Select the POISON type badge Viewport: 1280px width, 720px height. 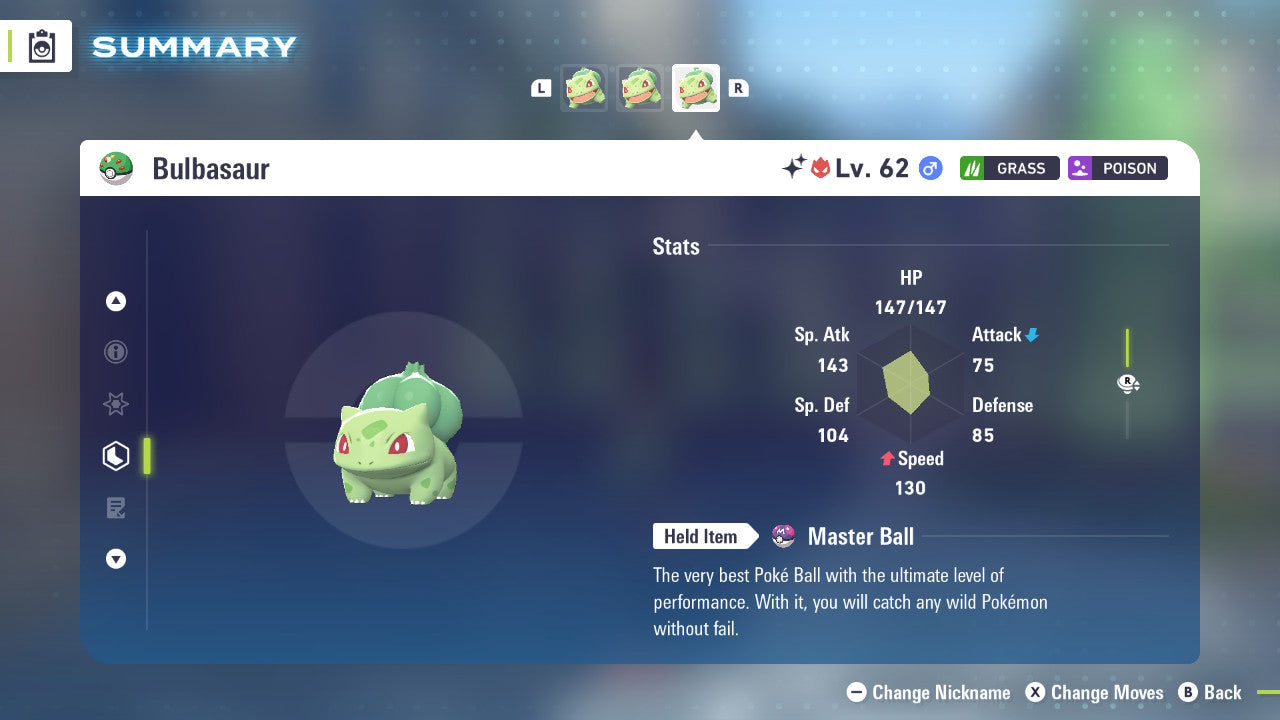[x=1117, y=168]
